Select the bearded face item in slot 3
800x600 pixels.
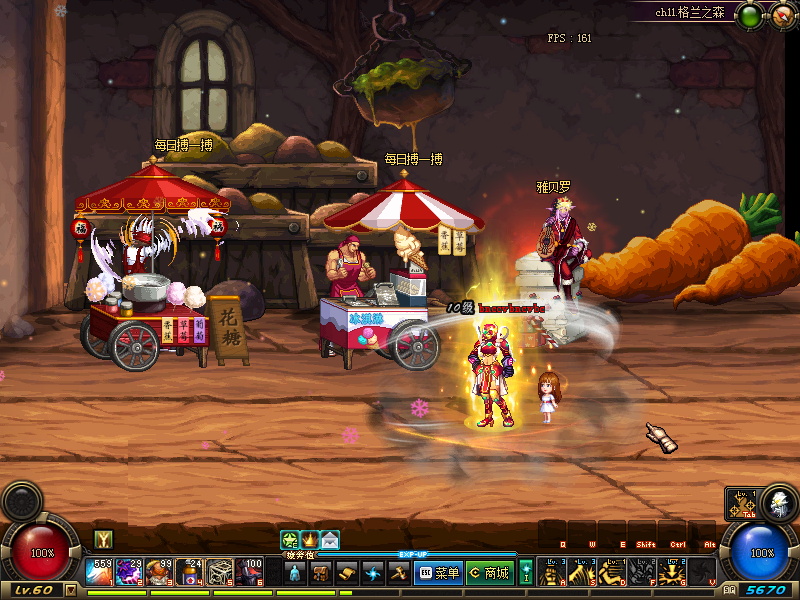tap(159, 572)
